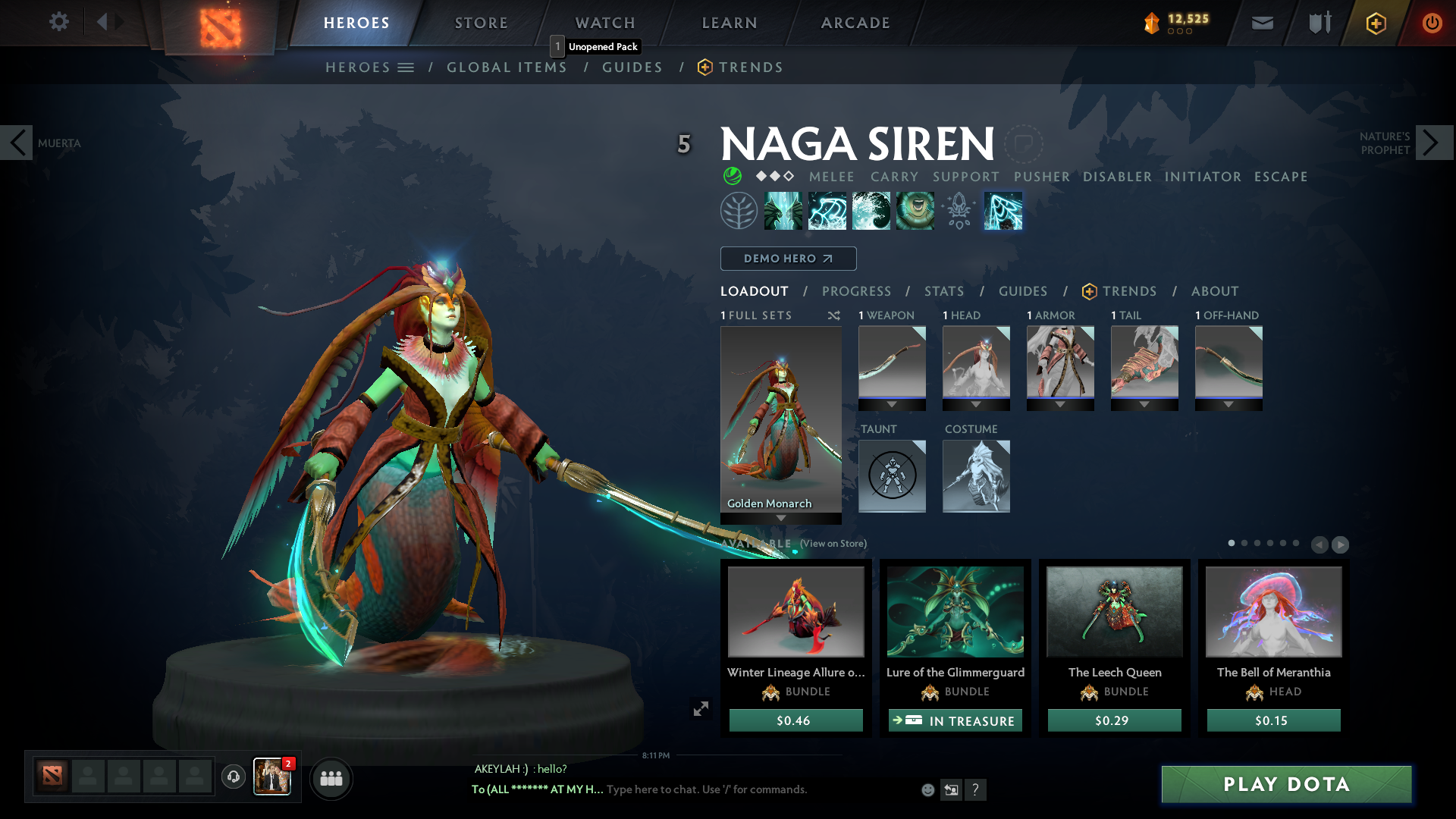Open the STATS tab for Naga Siren
1456x819 pixels.
point(943,290)
